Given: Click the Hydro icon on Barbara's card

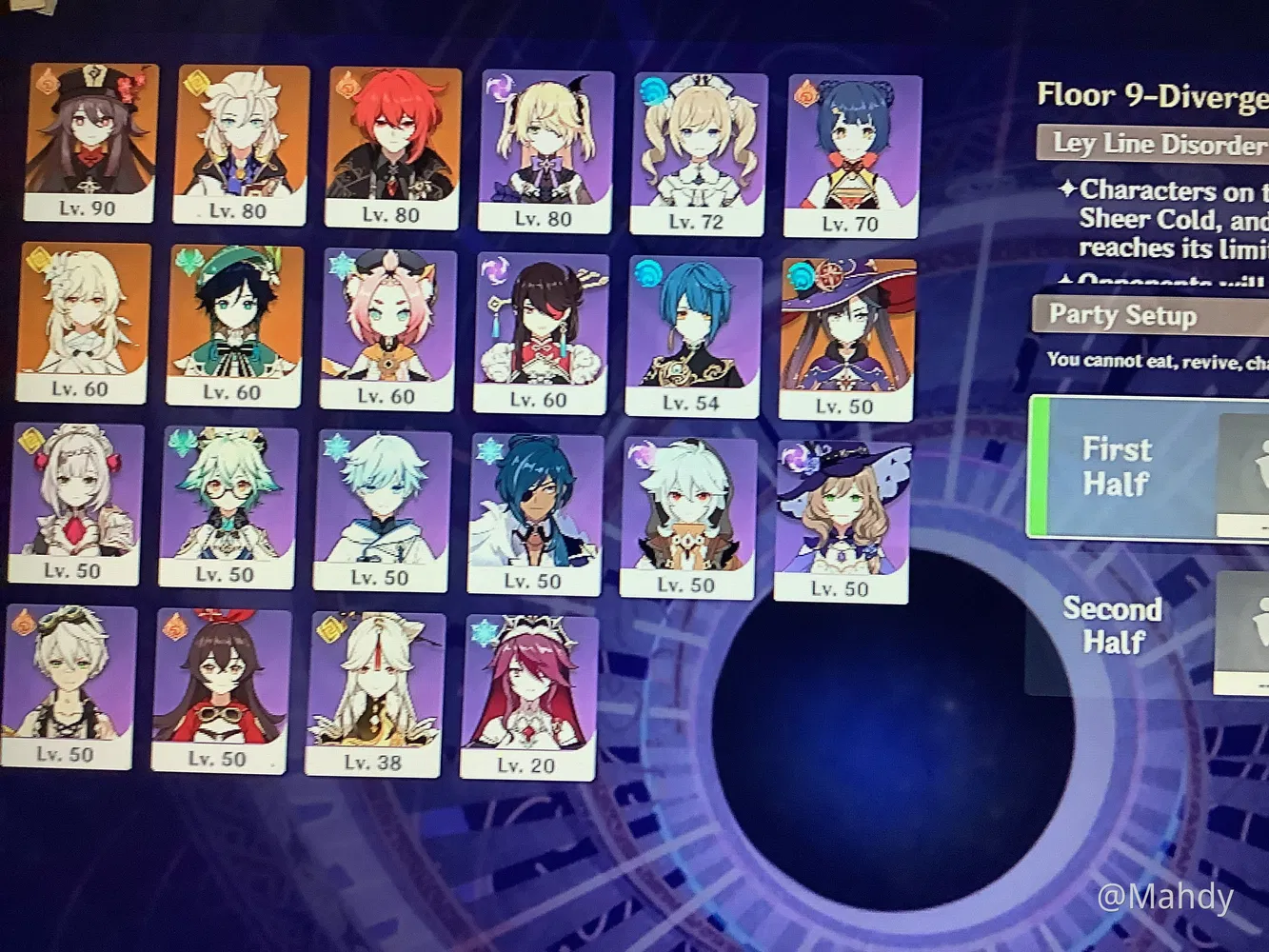Looking at the screenshot, I should point(651,89).
